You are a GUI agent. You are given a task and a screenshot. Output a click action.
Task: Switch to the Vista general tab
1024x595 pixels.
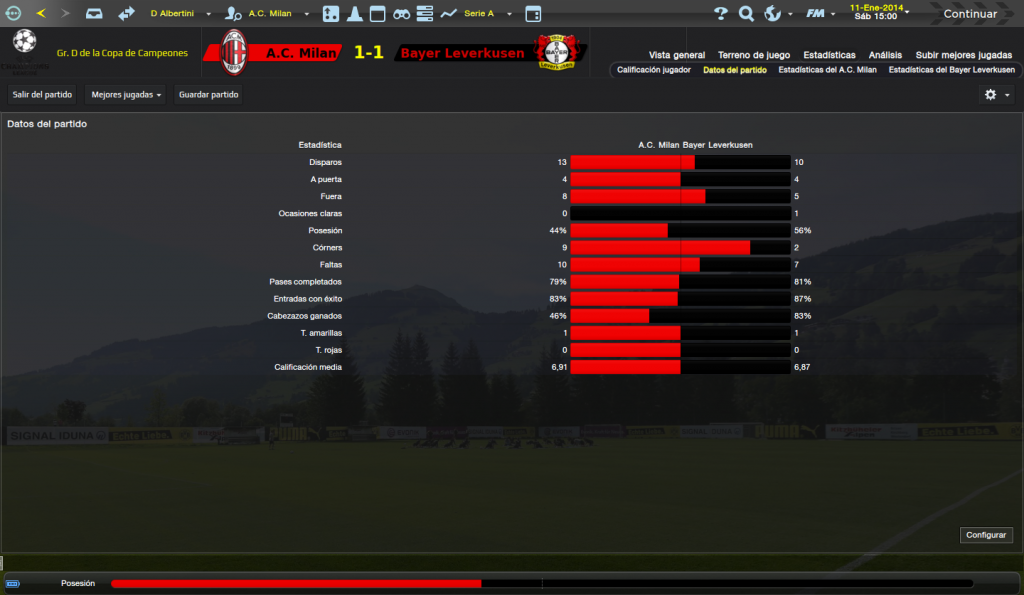click(677, 55)
